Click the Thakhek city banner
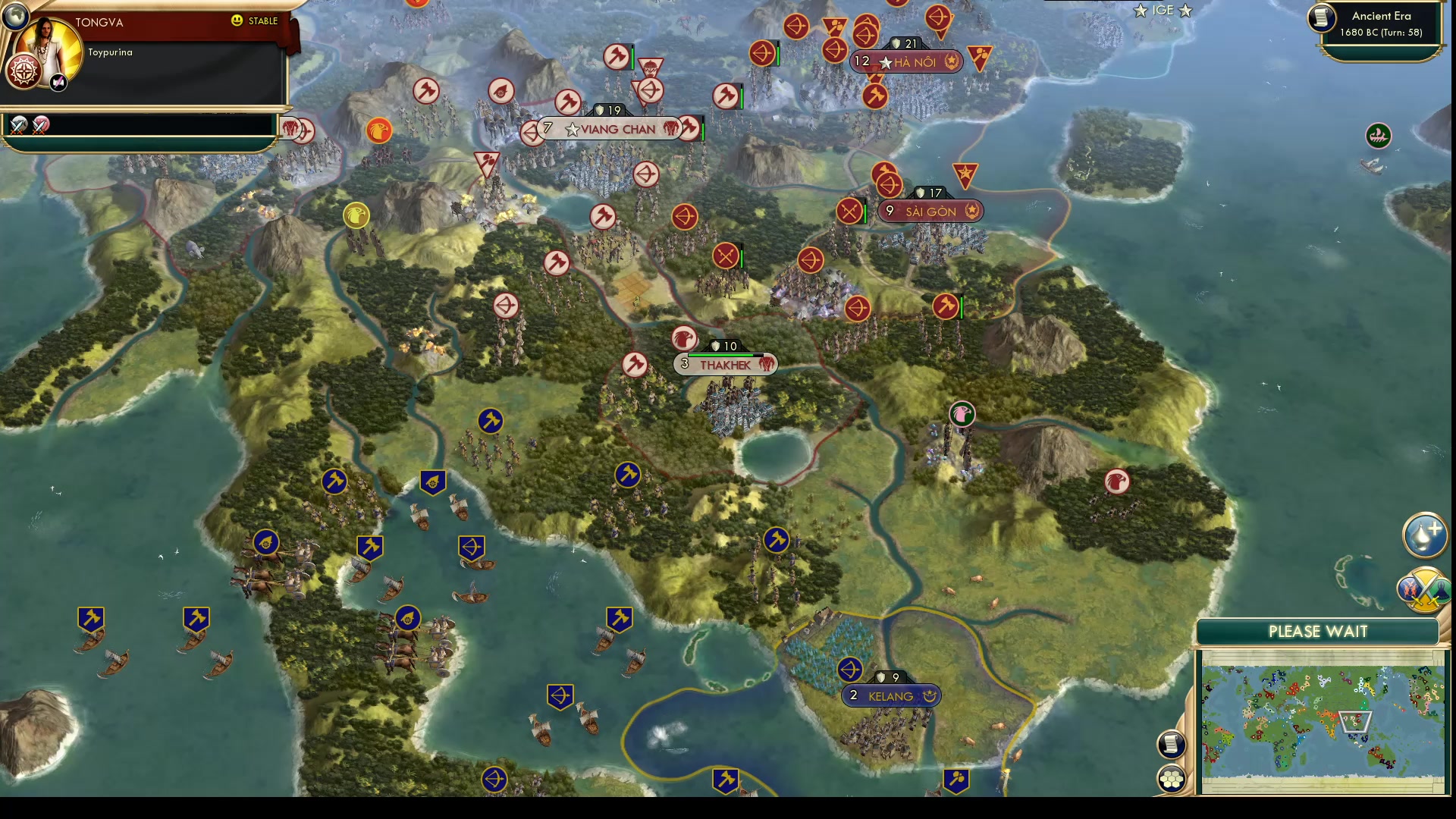Viewport: 1456px width, 819px height. [726, 364]
